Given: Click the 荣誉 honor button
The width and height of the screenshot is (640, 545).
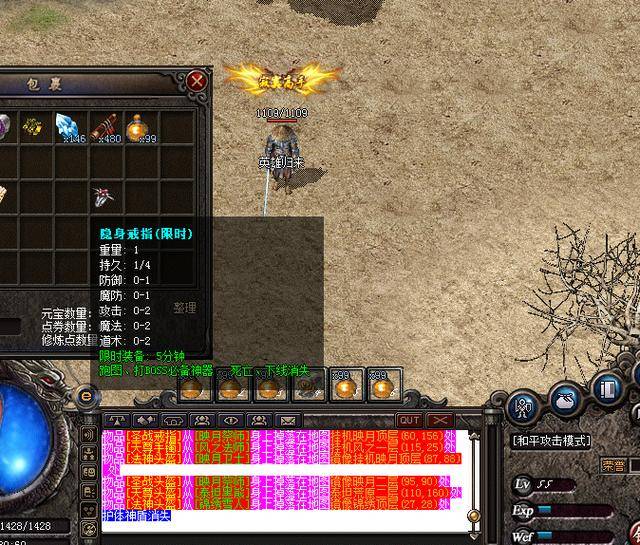Looking at the screenshot, I should (x=614, y=465).
